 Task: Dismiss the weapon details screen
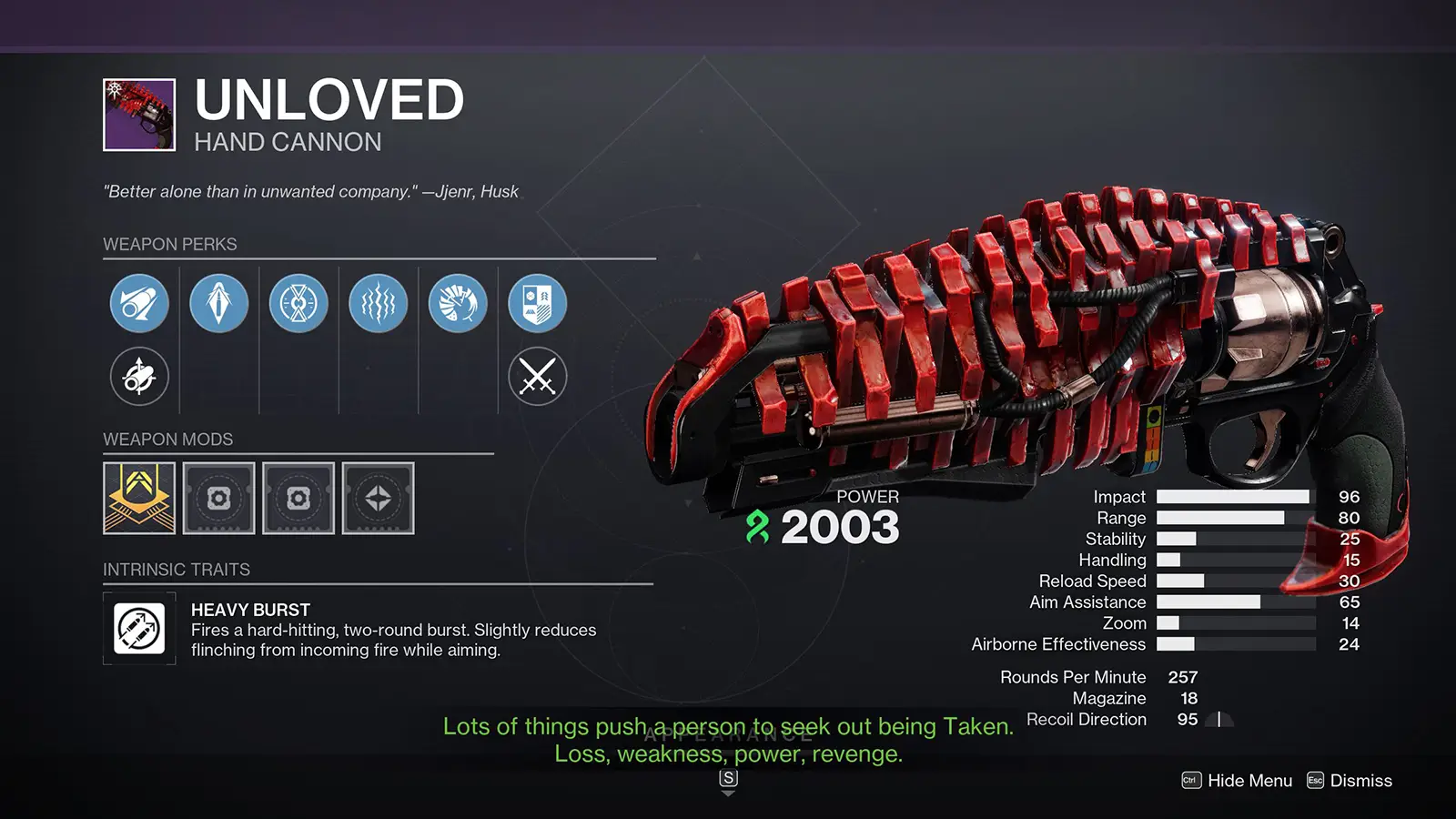[x=1350, y=781]
